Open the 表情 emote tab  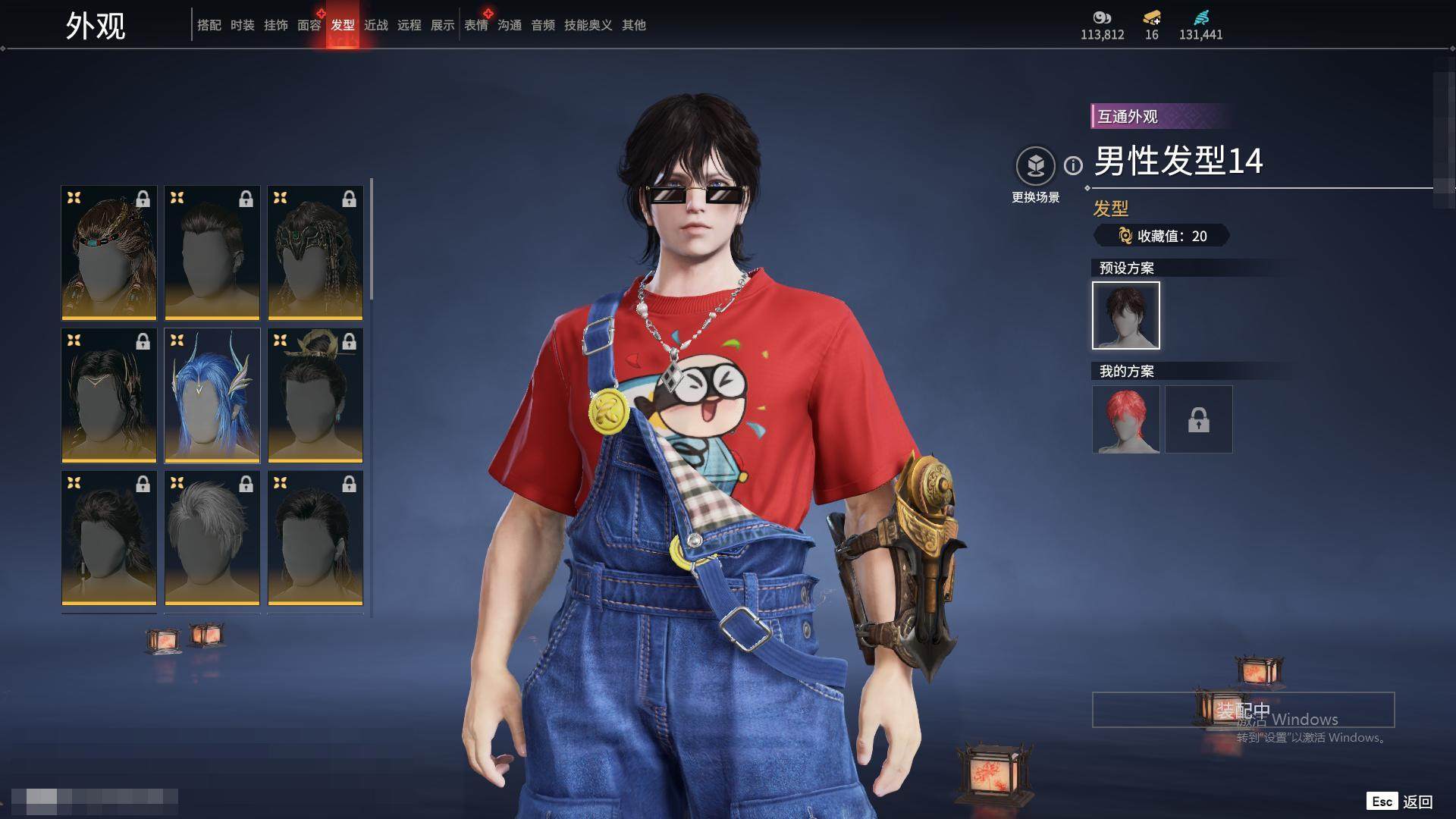point(476,25)
